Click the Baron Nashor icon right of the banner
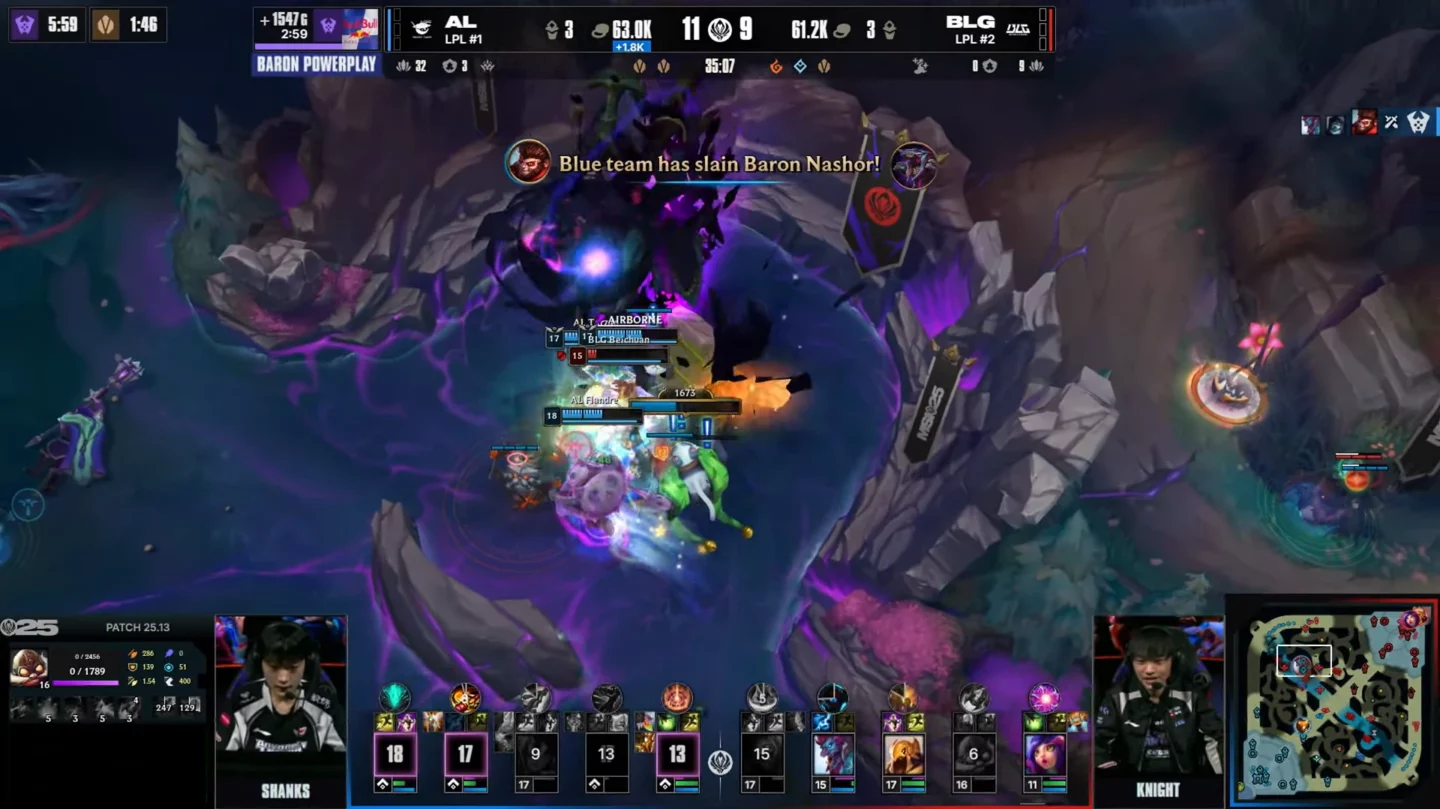The image size is (1440, 809). pyautogui.click(x=913, y=164)
